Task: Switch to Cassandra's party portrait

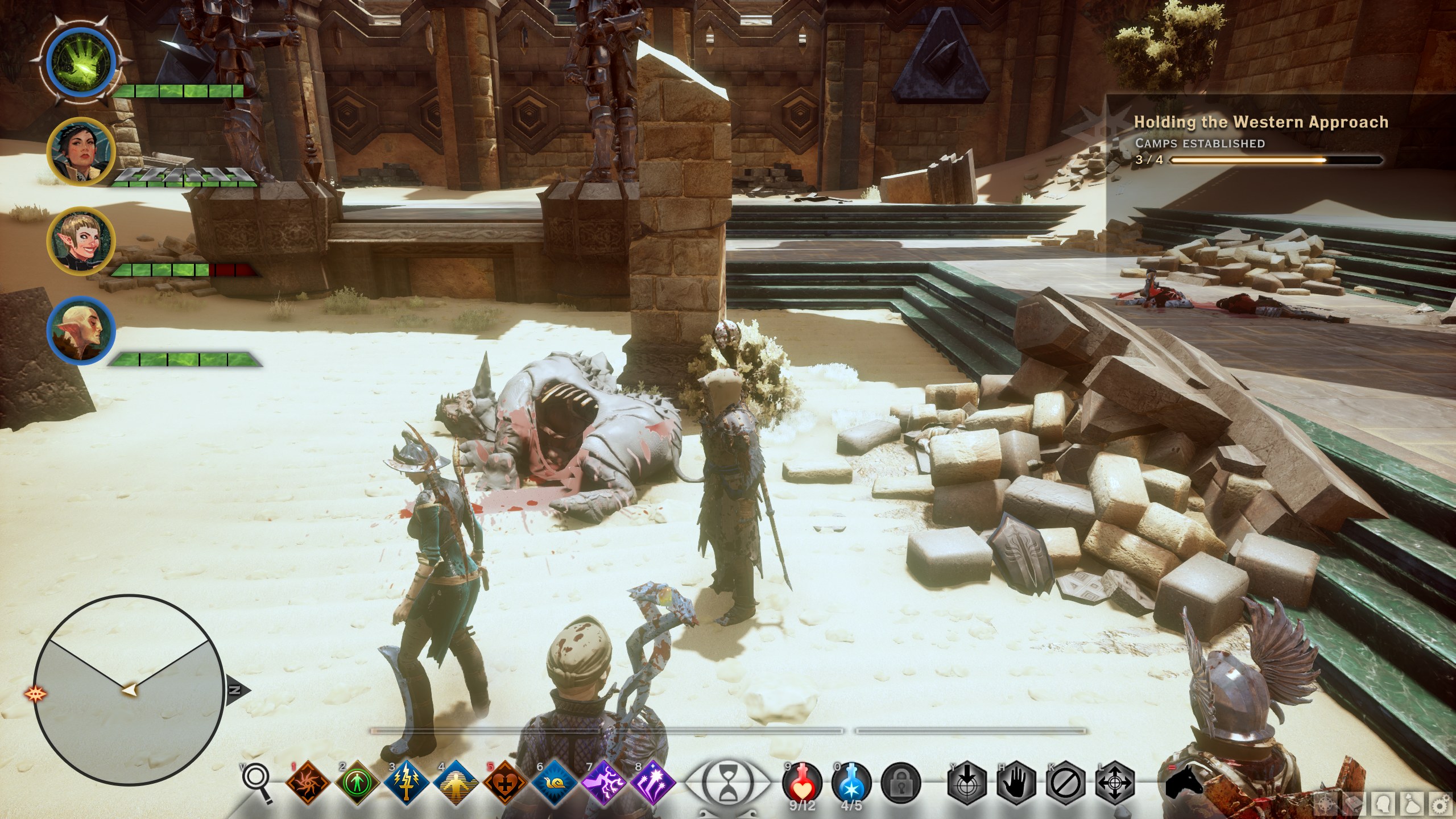Action: pyautogui.click(x=81, y=151)
